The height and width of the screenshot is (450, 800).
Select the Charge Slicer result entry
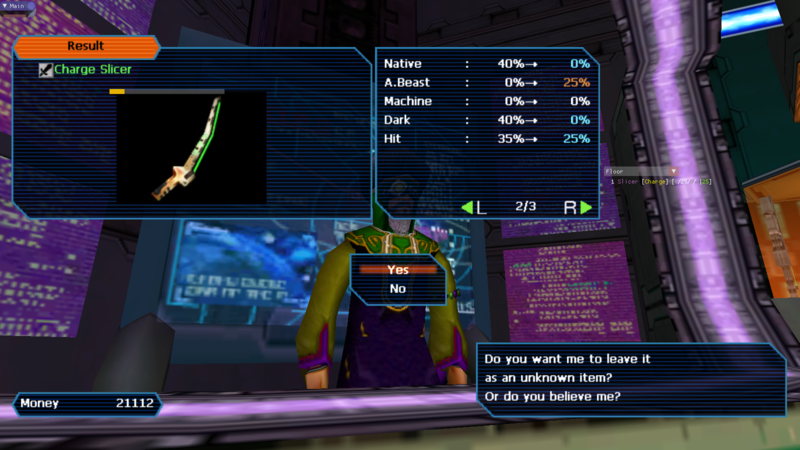click(x=92, y=70)
